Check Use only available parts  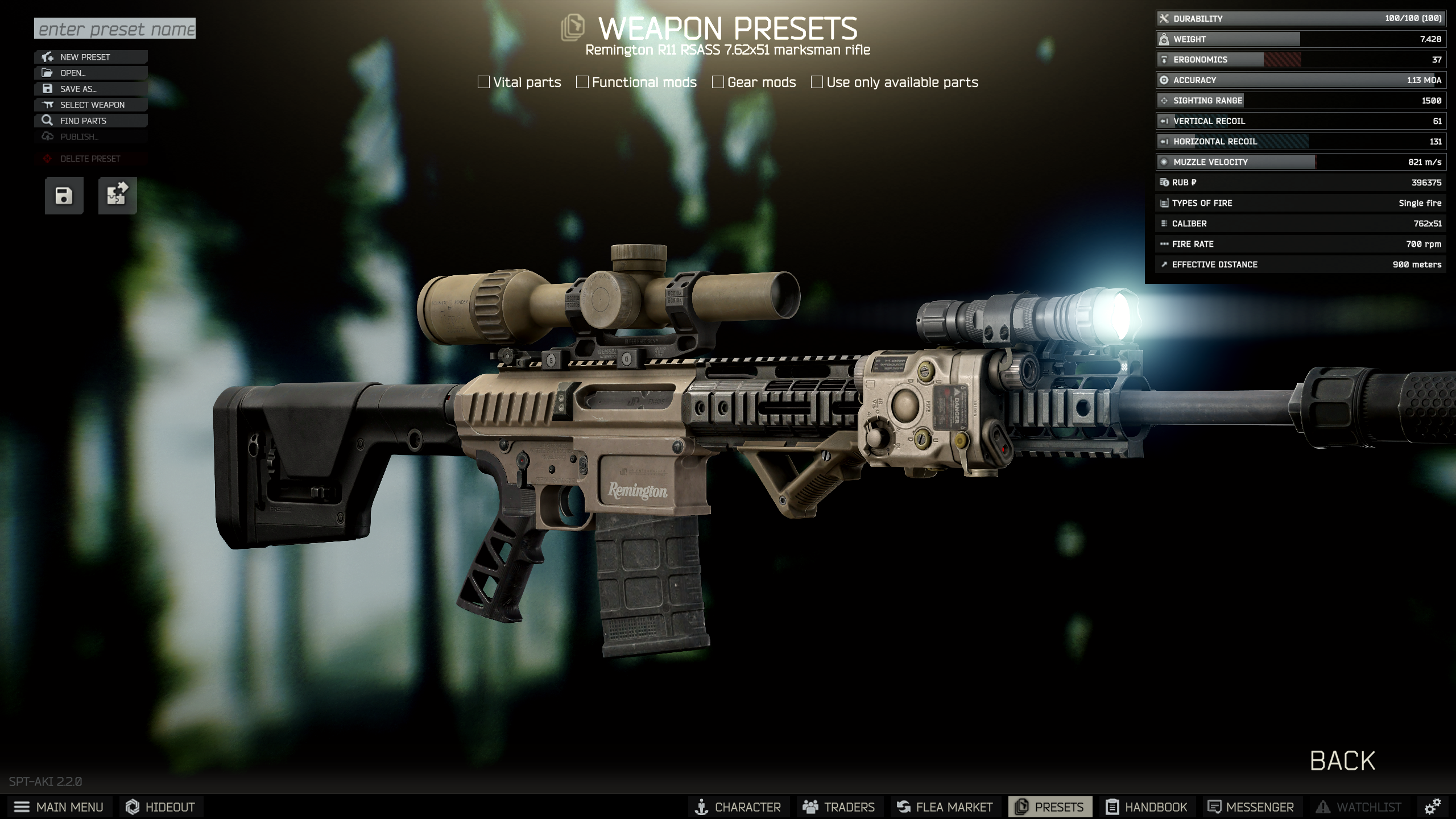pyautogui.click(x=817, y=82)
